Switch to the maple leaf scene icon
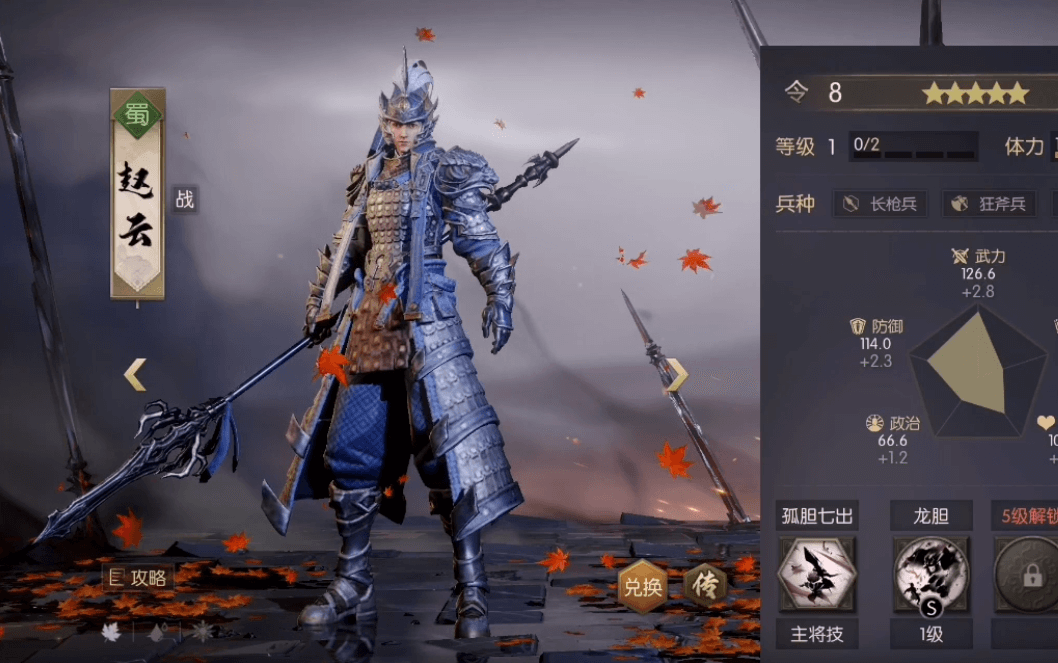 [x=111, y=632]
